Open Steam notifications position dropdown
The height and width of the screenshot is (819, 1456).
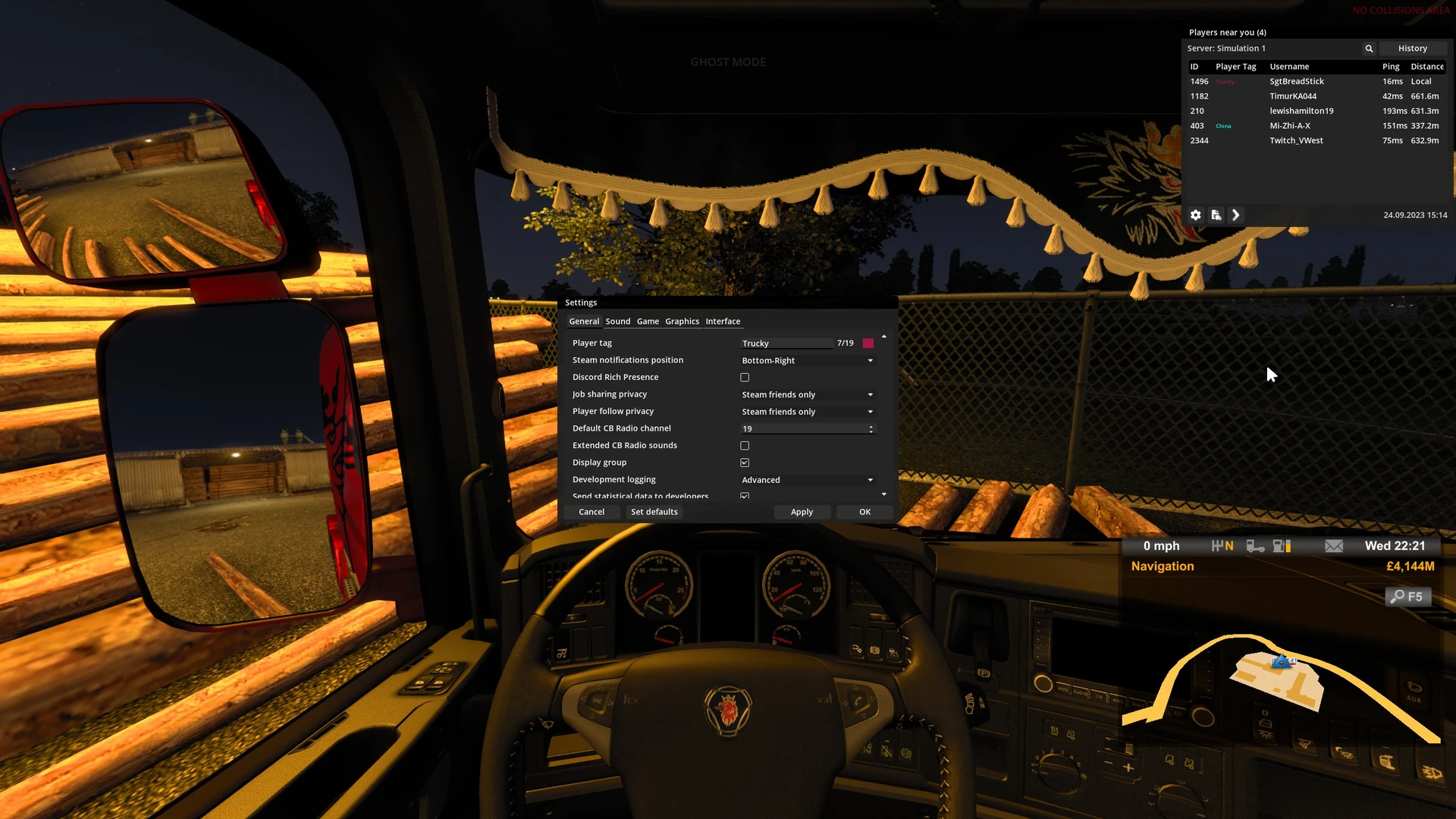tap(807, 361)
